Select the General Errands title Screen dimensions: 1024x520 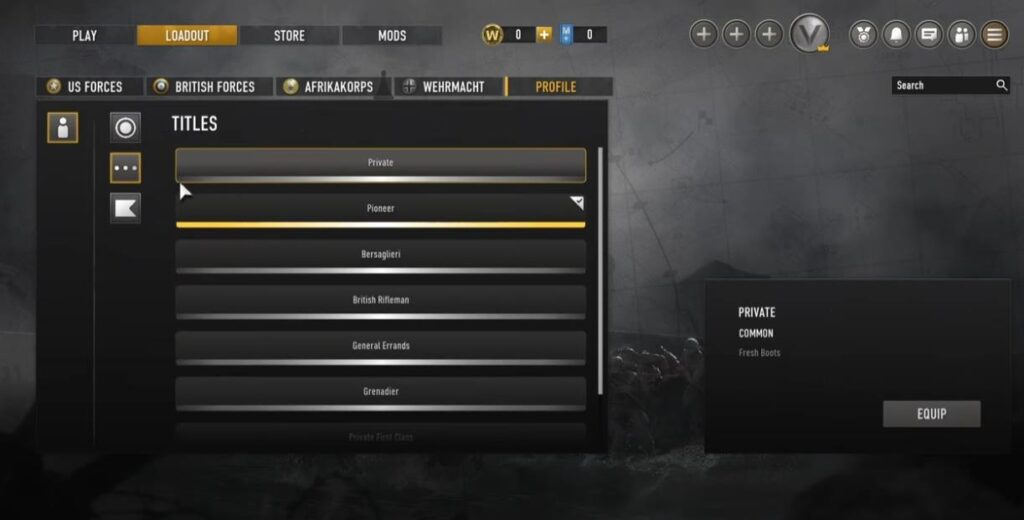click(380, 346)
